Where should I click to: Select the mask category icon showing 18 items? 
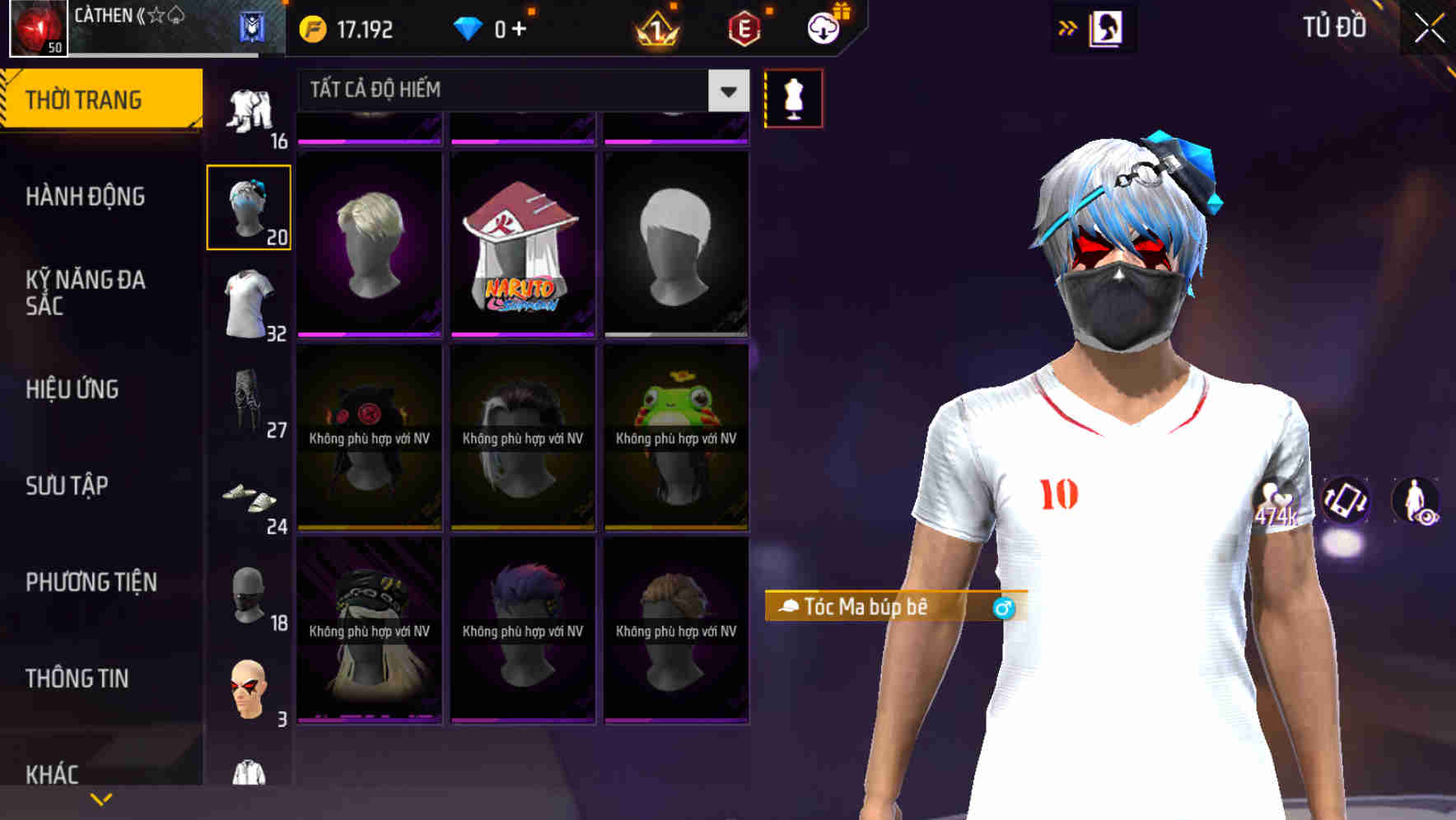click(x=249, y=597)
